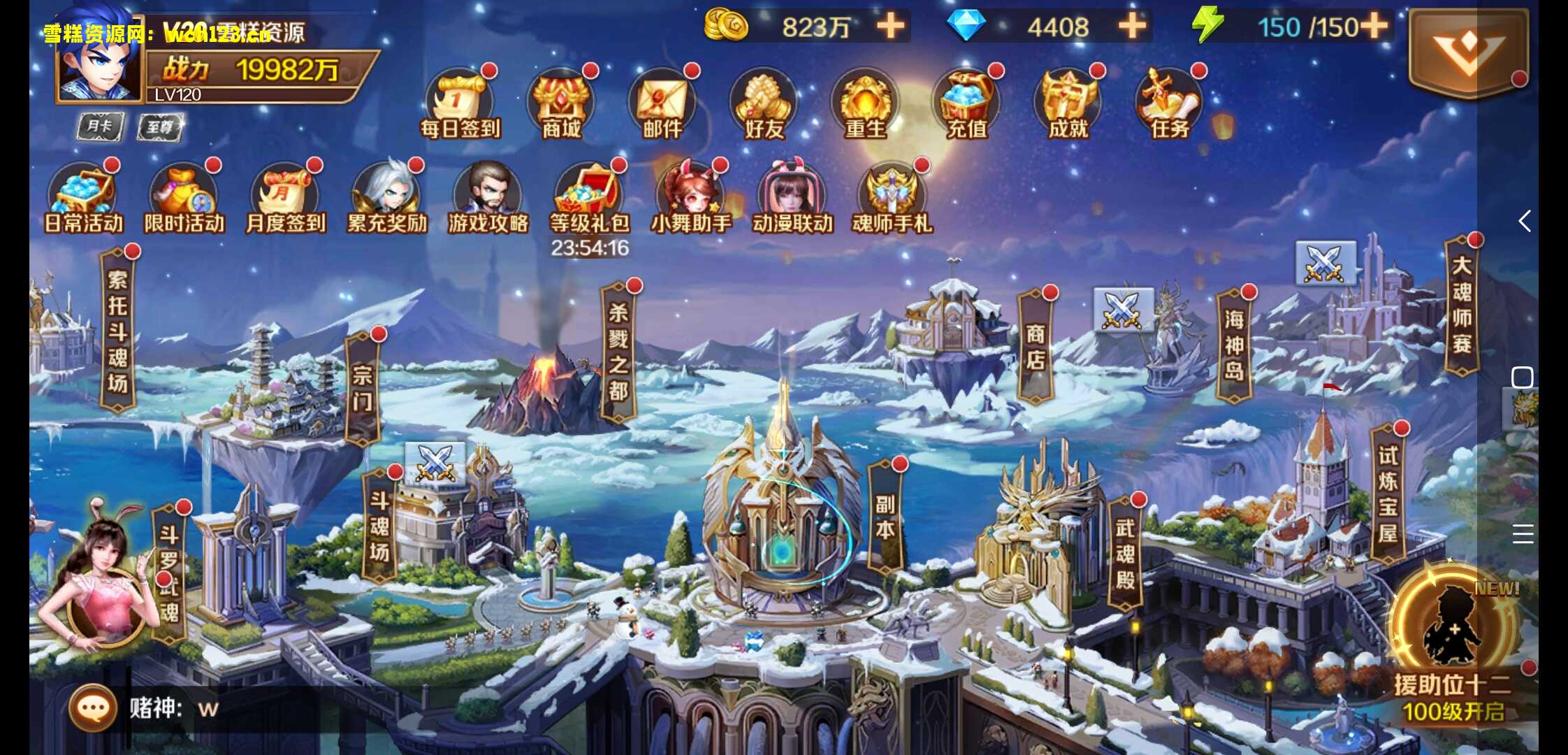Open the 等级礼包 level gift pack
Screen dimensions: 1568x755
pos(589,199)
